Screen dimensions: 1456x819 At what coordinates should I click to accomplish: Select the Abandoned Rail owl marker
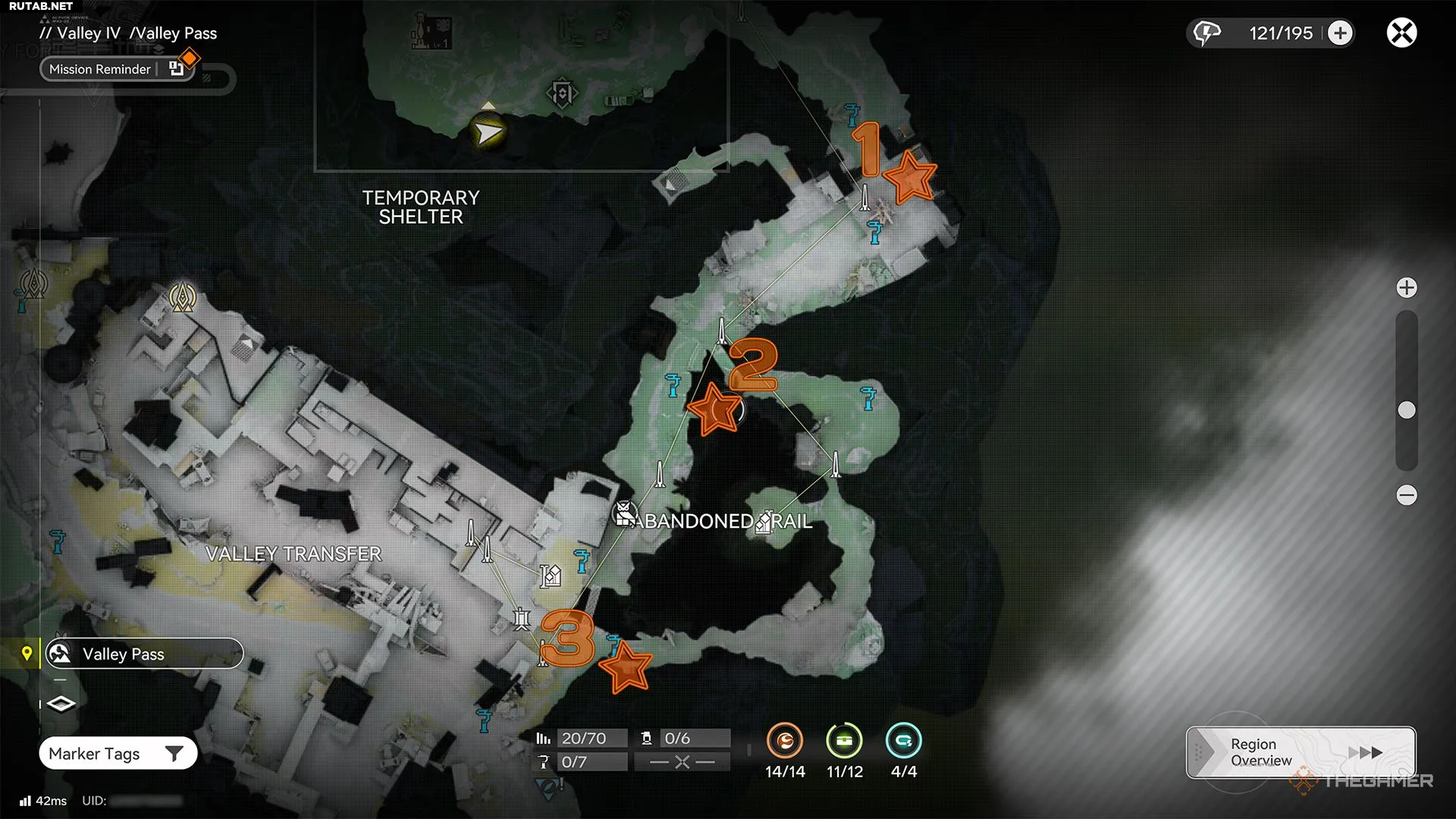tap(624, 514)
